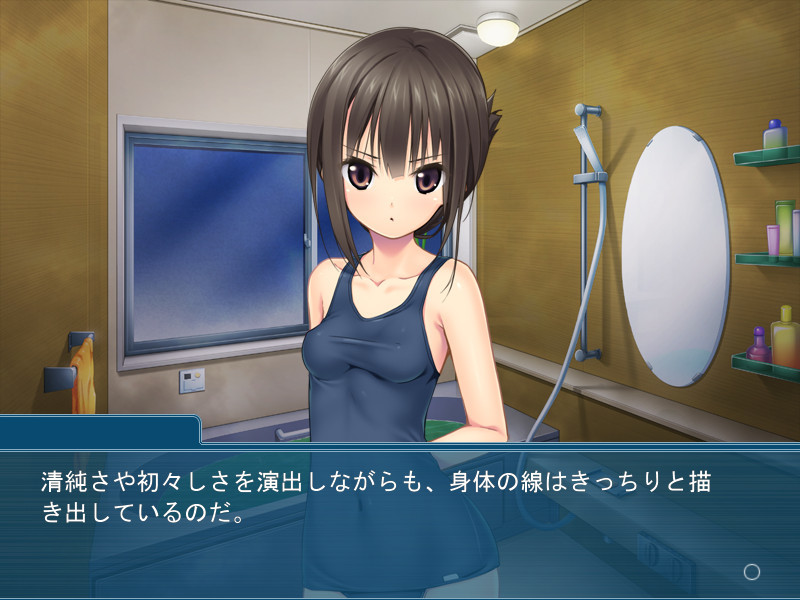800x600 pixels.
Task: Click the circular continue indicator
Action: (752, 572)
